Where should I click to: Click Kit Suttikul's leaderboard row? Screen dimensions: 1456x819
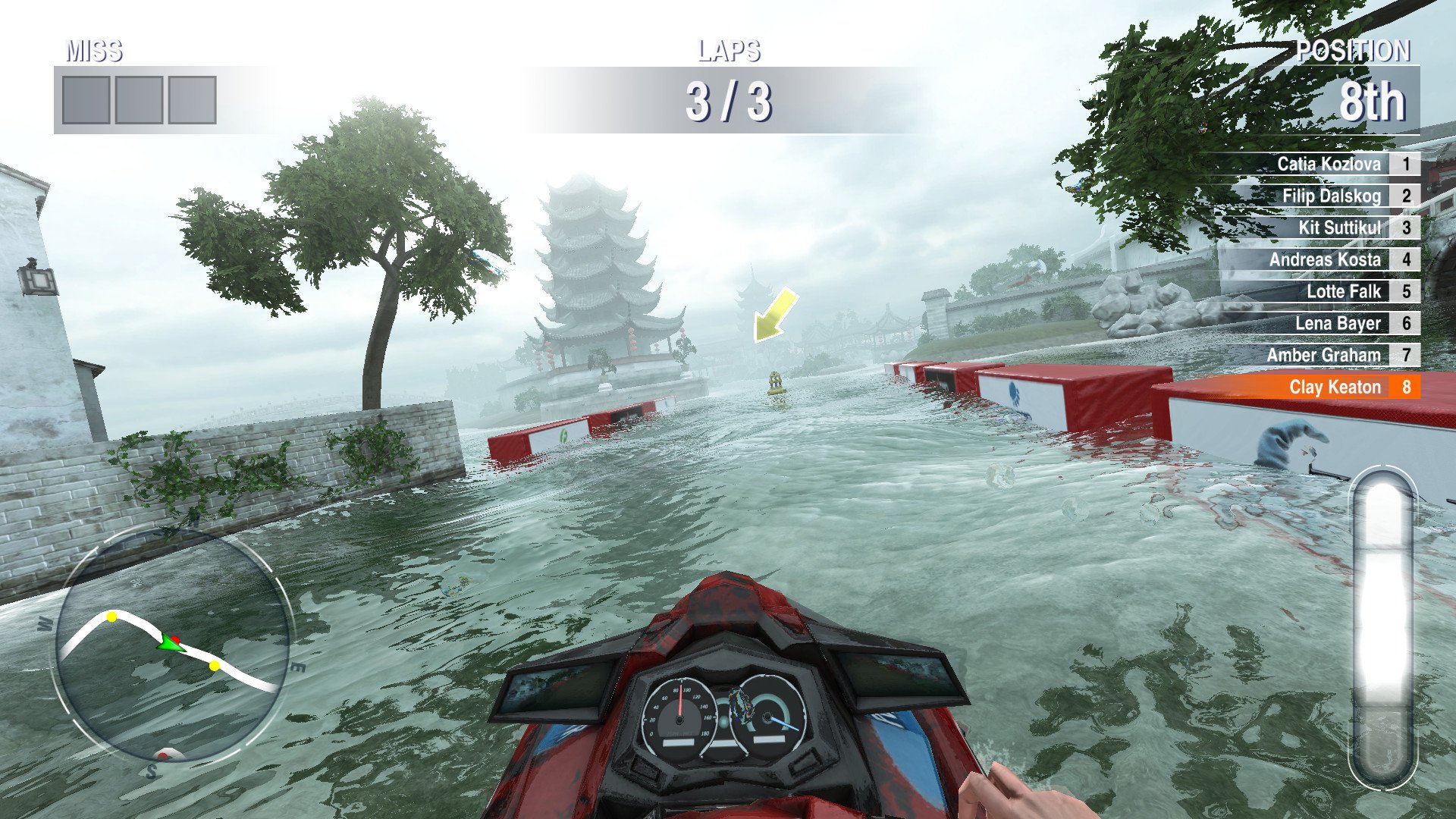[x=1341, y=227]
